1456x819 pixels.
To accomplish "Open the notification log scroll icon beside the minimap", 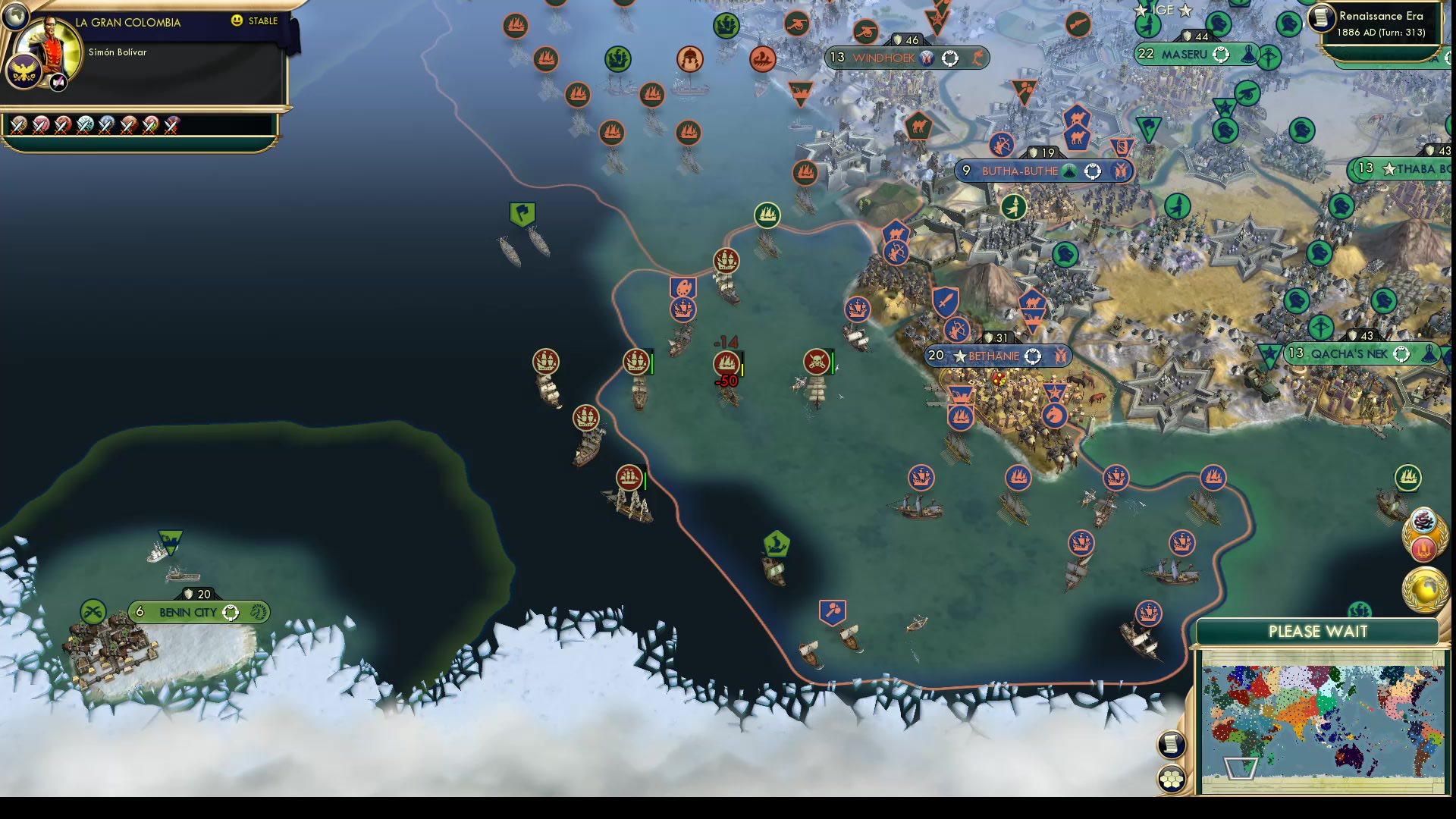I will coord(1172,744).
